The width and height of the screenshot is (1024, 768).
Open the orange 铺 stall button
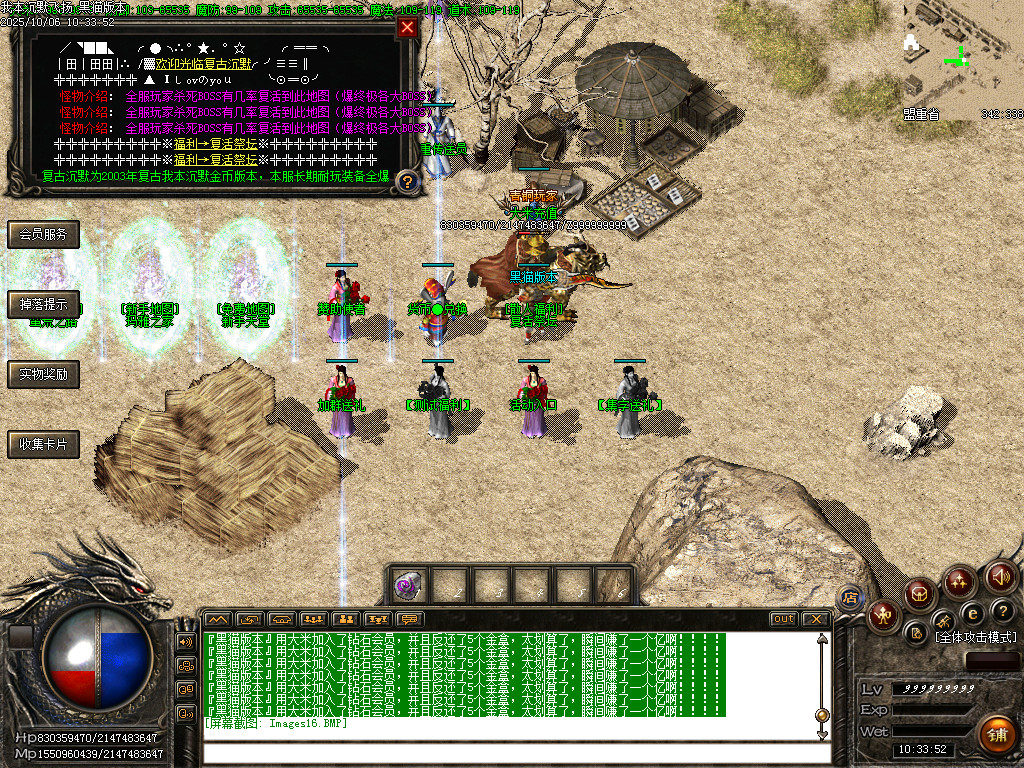(x=996, y=733)
